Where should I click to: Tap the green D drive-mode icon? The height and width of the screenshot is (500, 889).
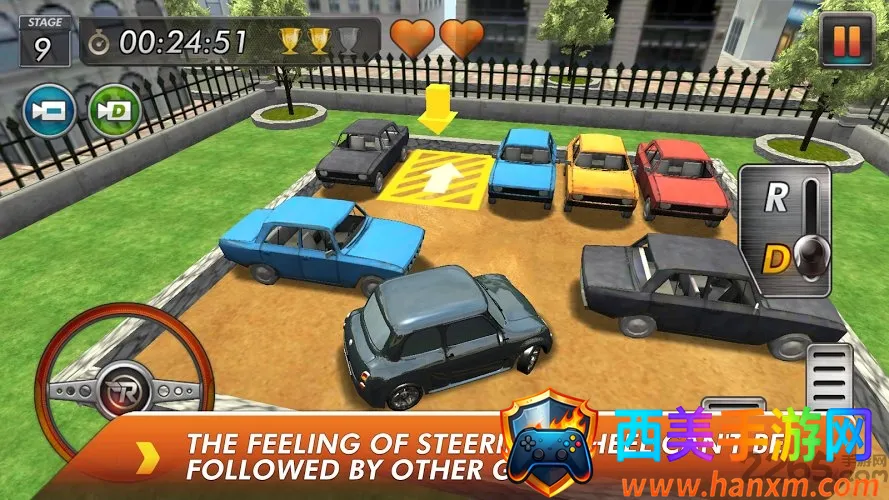tap(113, 110)
